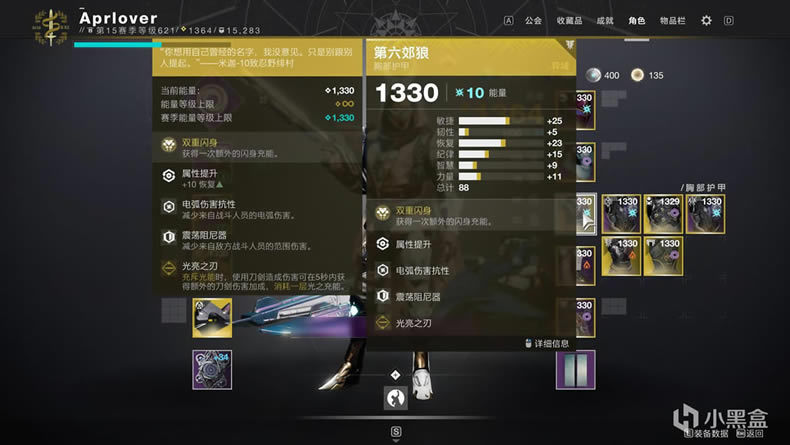The image size is (790, 445).
Task: Open the 成就 triumphs tab
Action: [x=605, y=20]
